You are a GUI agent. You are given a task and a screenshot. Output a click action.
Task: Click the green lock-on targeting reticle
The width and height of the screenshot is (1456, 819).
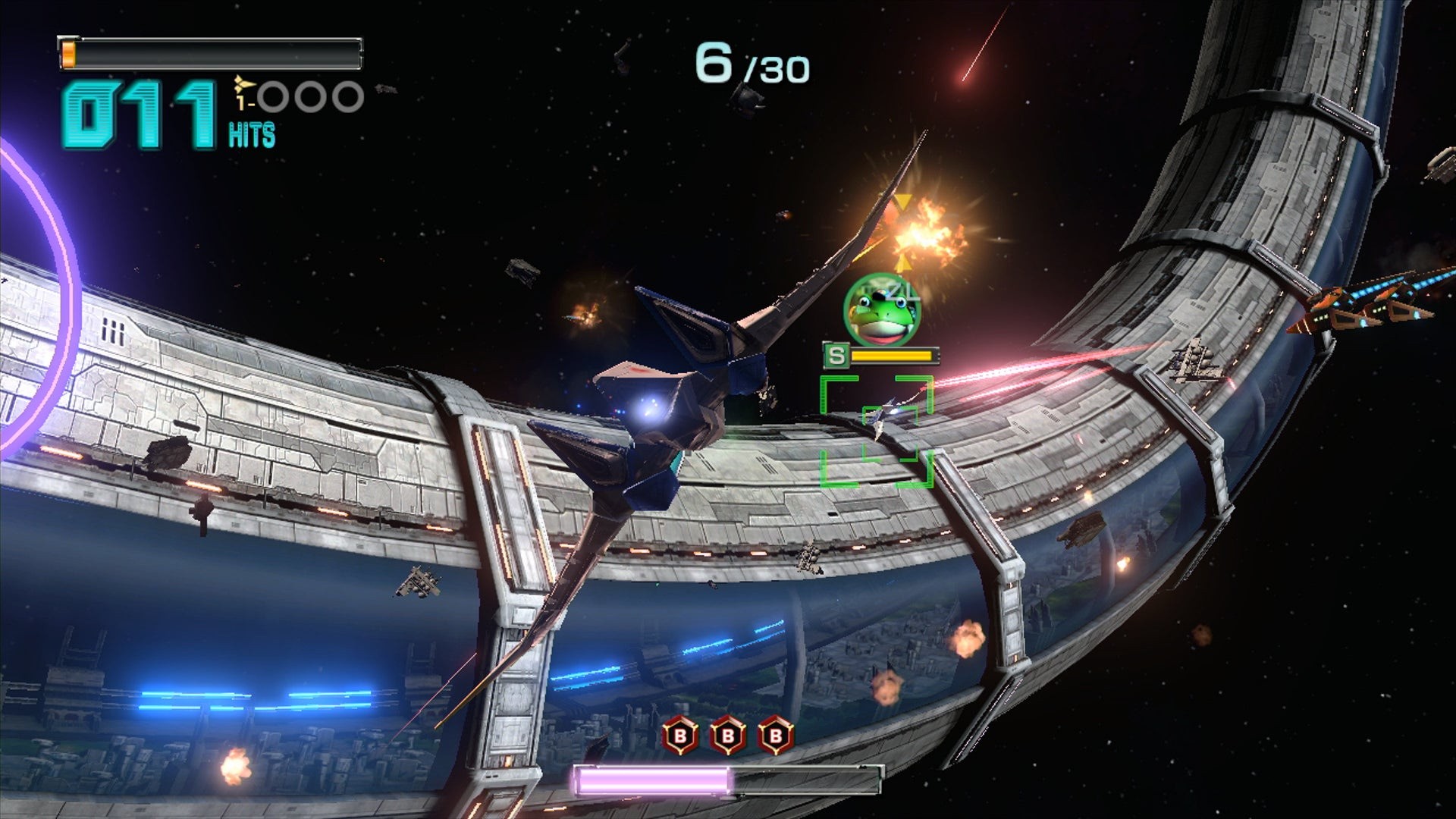coord(876,430)
